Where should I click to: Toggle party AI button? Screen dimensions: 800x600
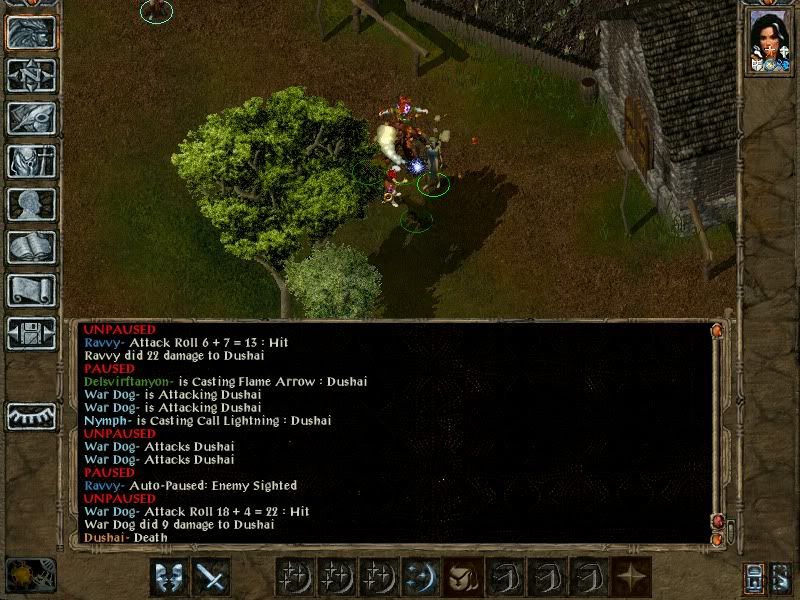click(x=780, y=578)
